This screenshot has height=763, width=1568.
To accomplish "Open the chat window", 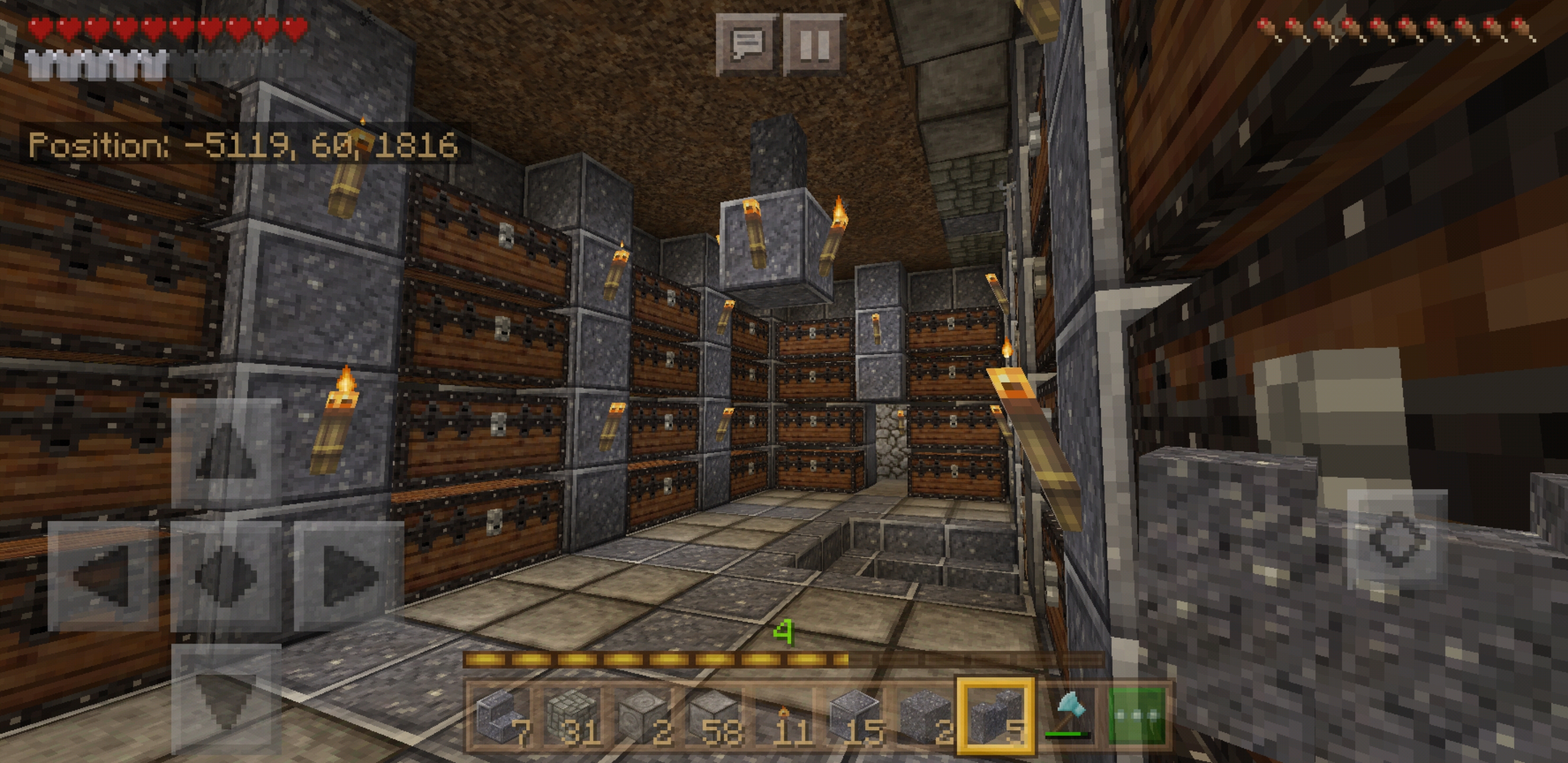I will coord(746,44).
